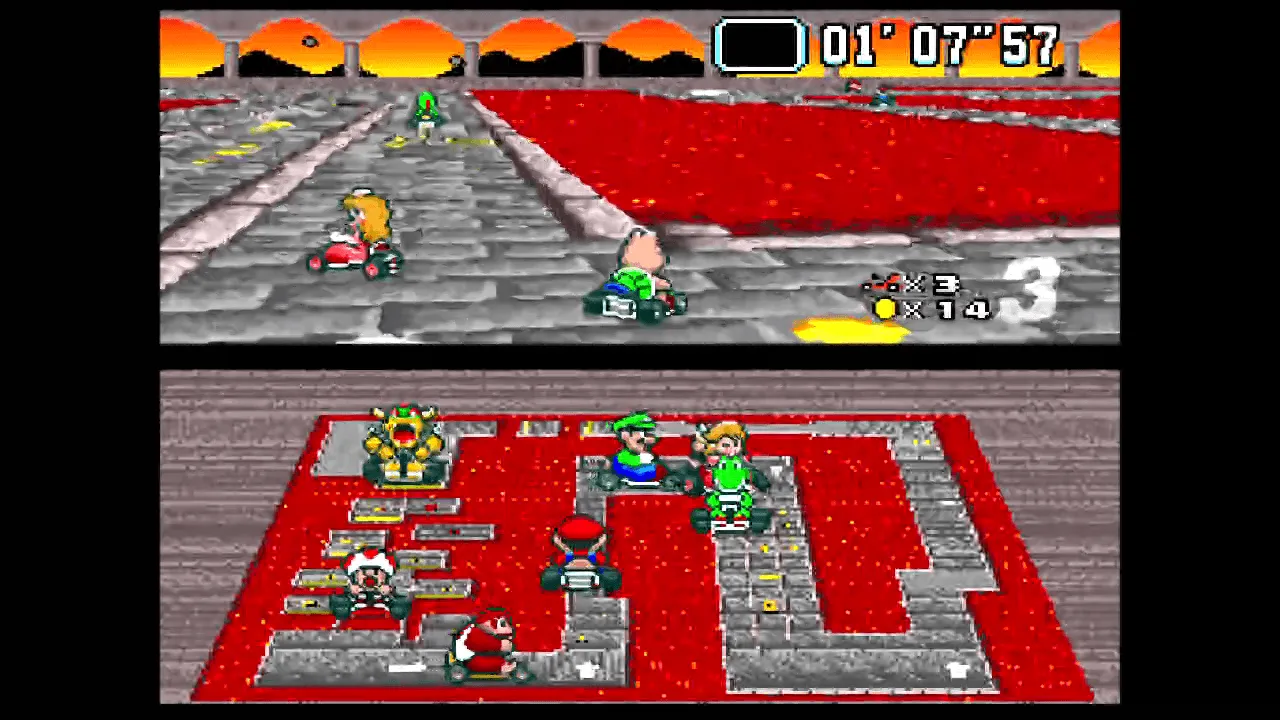Click the yellow coin icon beside x14
This screenshot has width=1280, height=720.
[x=884, y=310]
